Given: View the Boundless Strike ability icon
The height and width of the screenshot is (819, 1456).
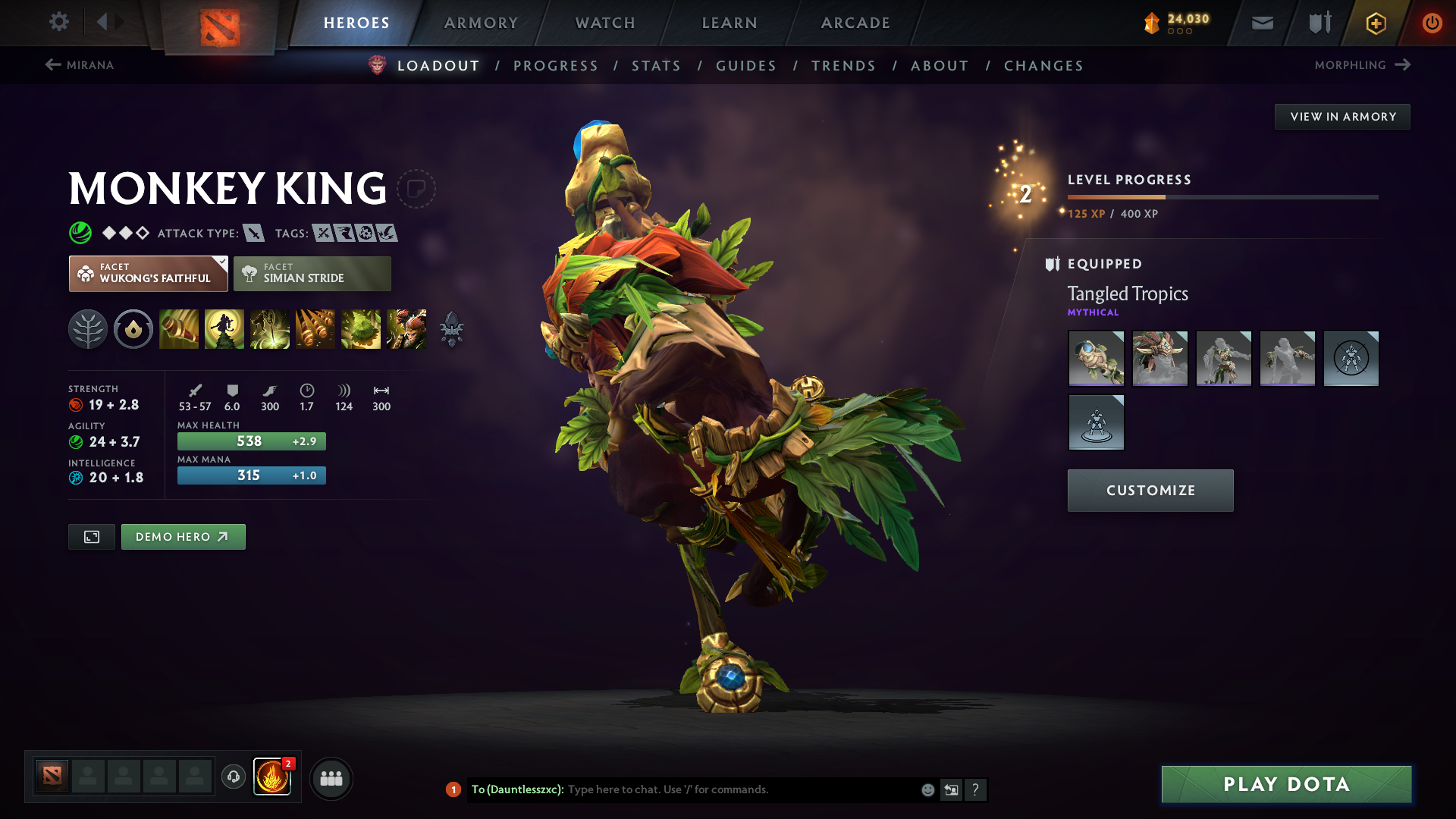Looking at the screenshot, I should point(179,329).
